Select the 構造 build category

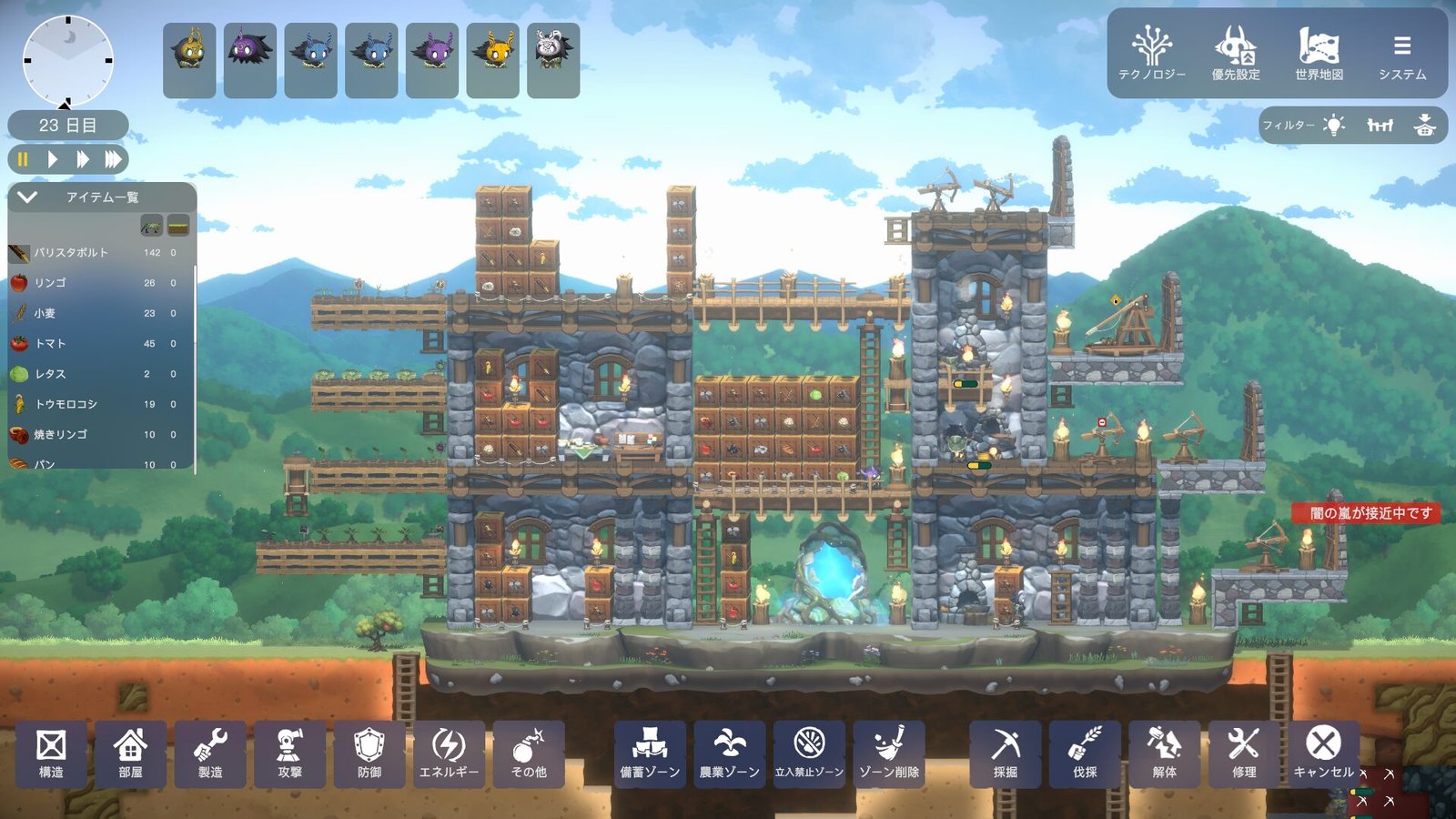coord(51,753)
